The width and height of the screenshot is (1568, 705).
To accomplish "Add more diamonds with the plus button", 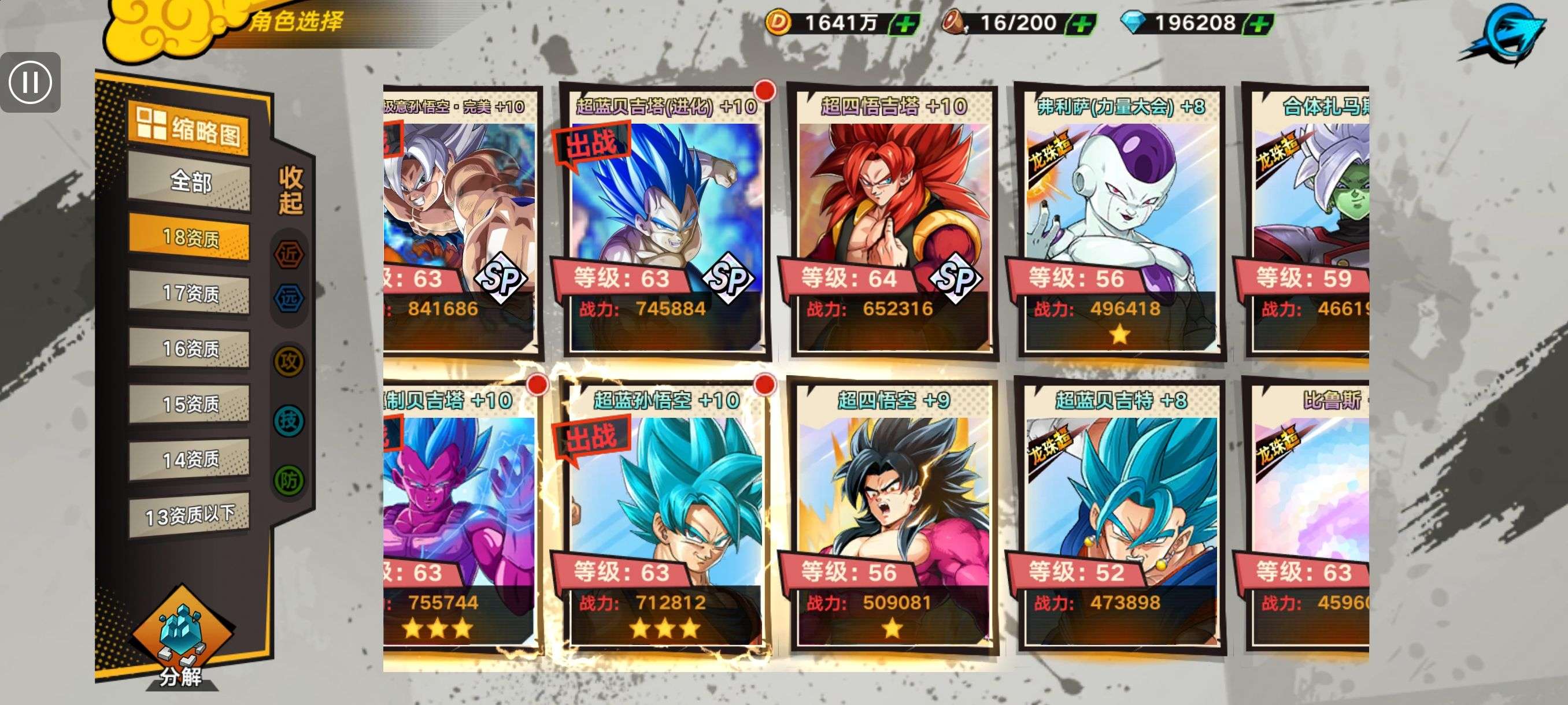I will pos(1258,24).
